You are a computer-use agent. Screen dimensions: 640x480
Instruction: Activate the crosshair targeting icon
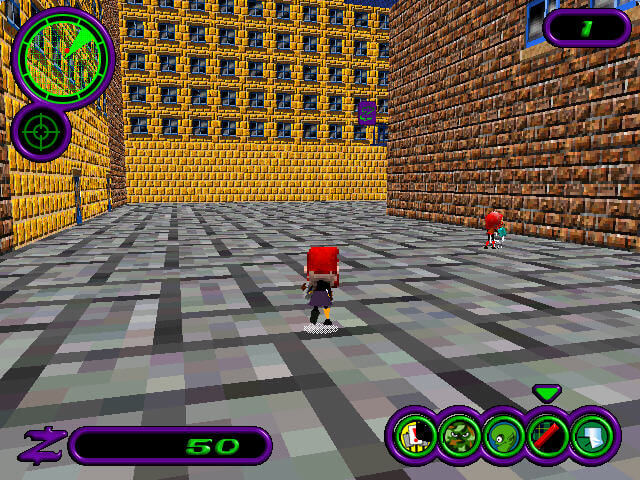click(40, 131)
